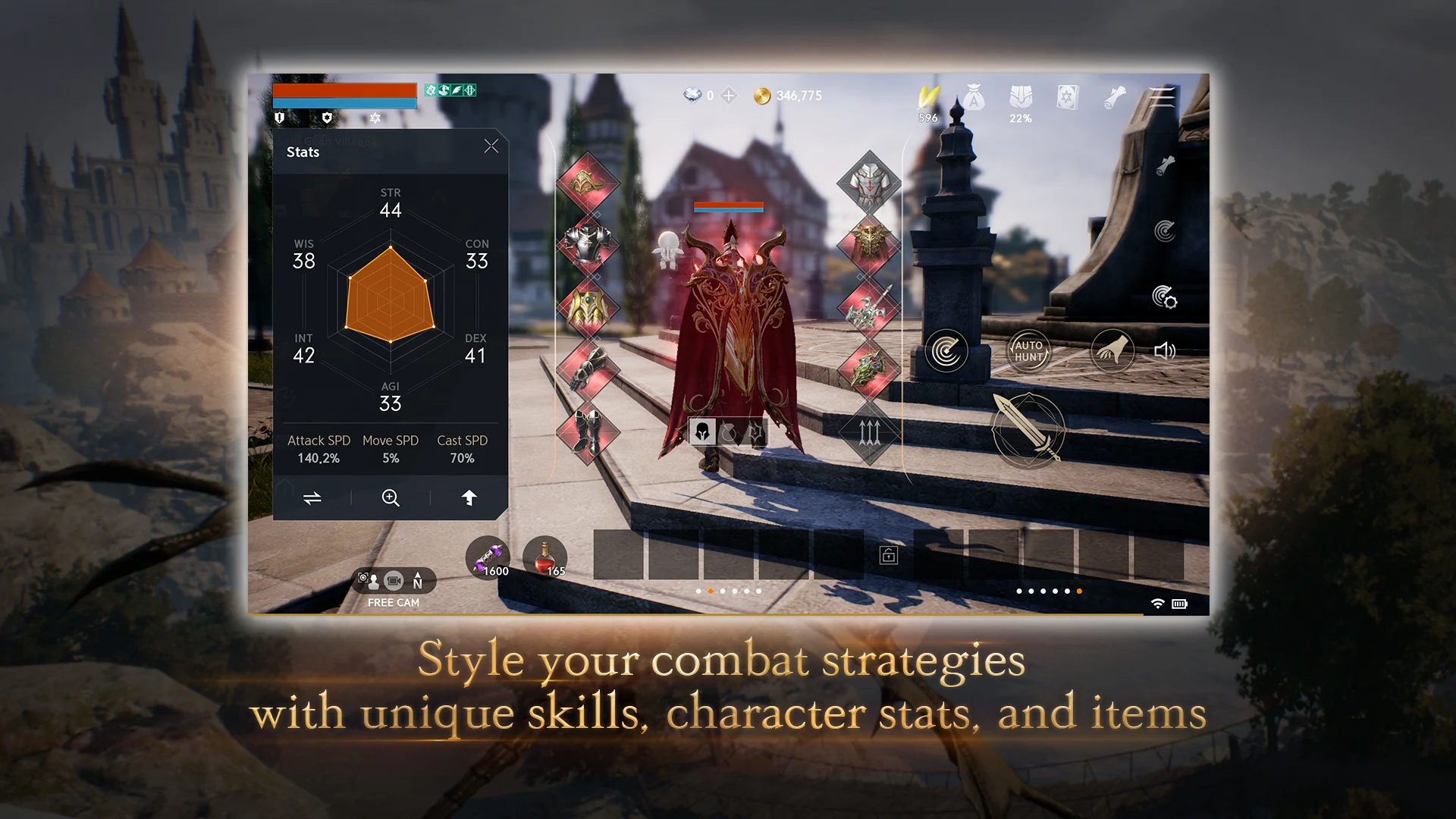The height and width of the screenshot is (819, 1456).
Task: Mute audio with the speaker icon
Action: (x=1166, y=350)
